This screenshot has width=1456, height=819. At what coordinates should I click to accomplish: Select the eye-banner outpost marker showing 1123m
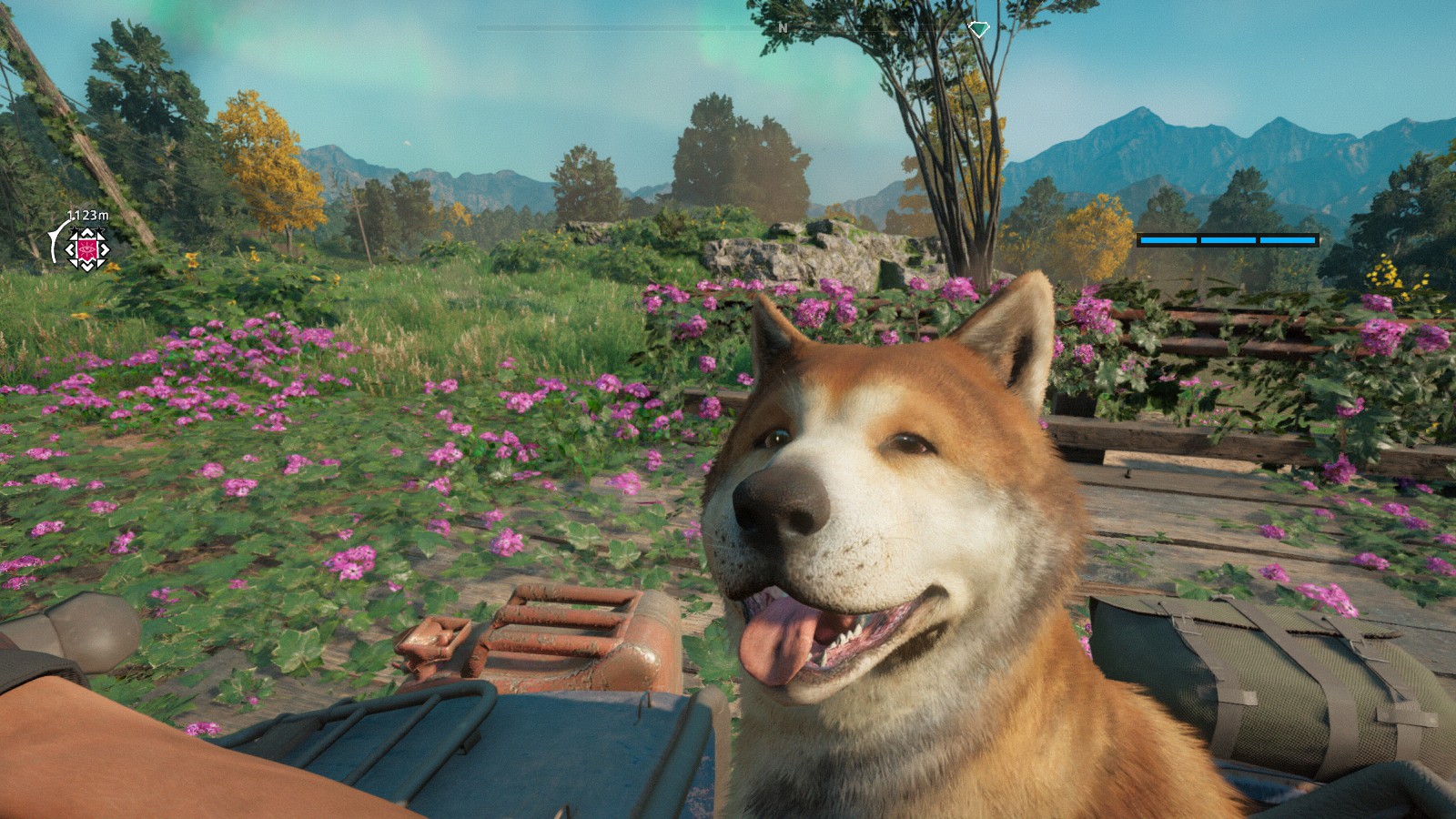(87, 248)
